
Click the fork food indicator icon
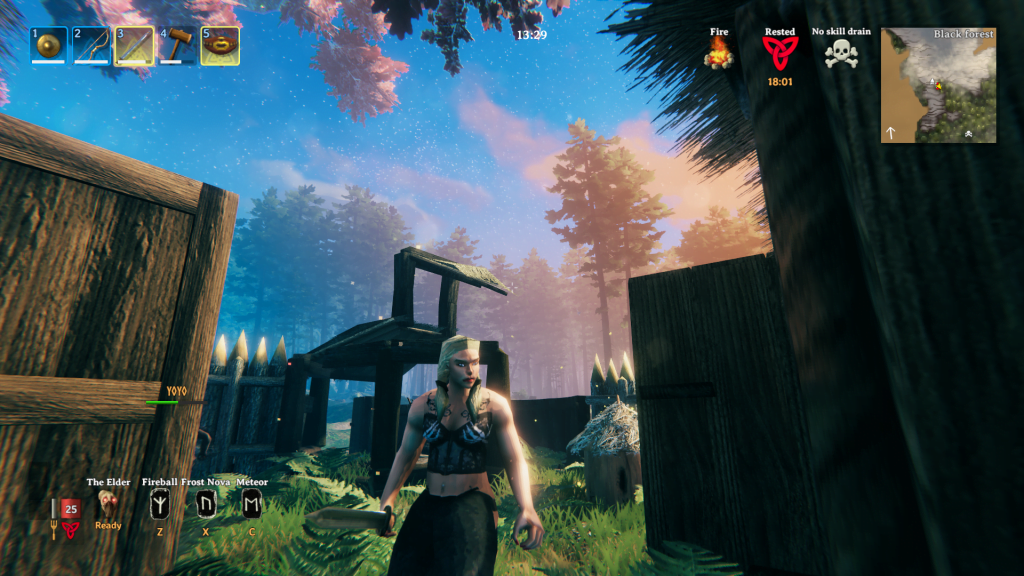pos(56,527)
